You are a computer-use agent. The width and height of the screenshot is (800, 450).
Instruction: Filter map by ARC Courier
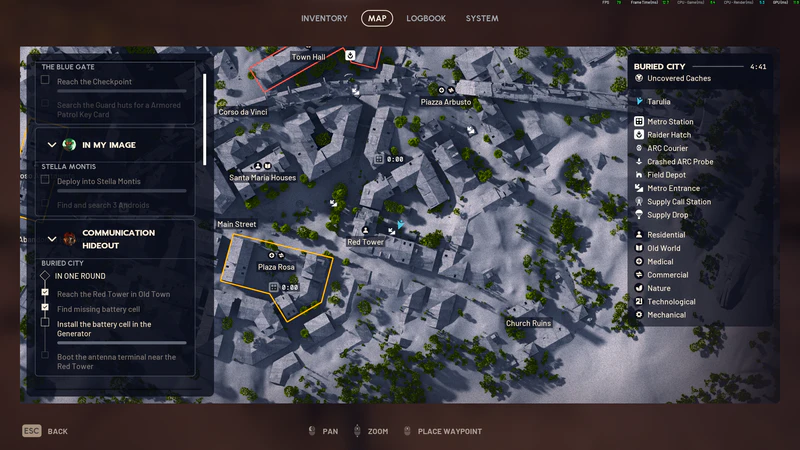click(x=667, y=148)
